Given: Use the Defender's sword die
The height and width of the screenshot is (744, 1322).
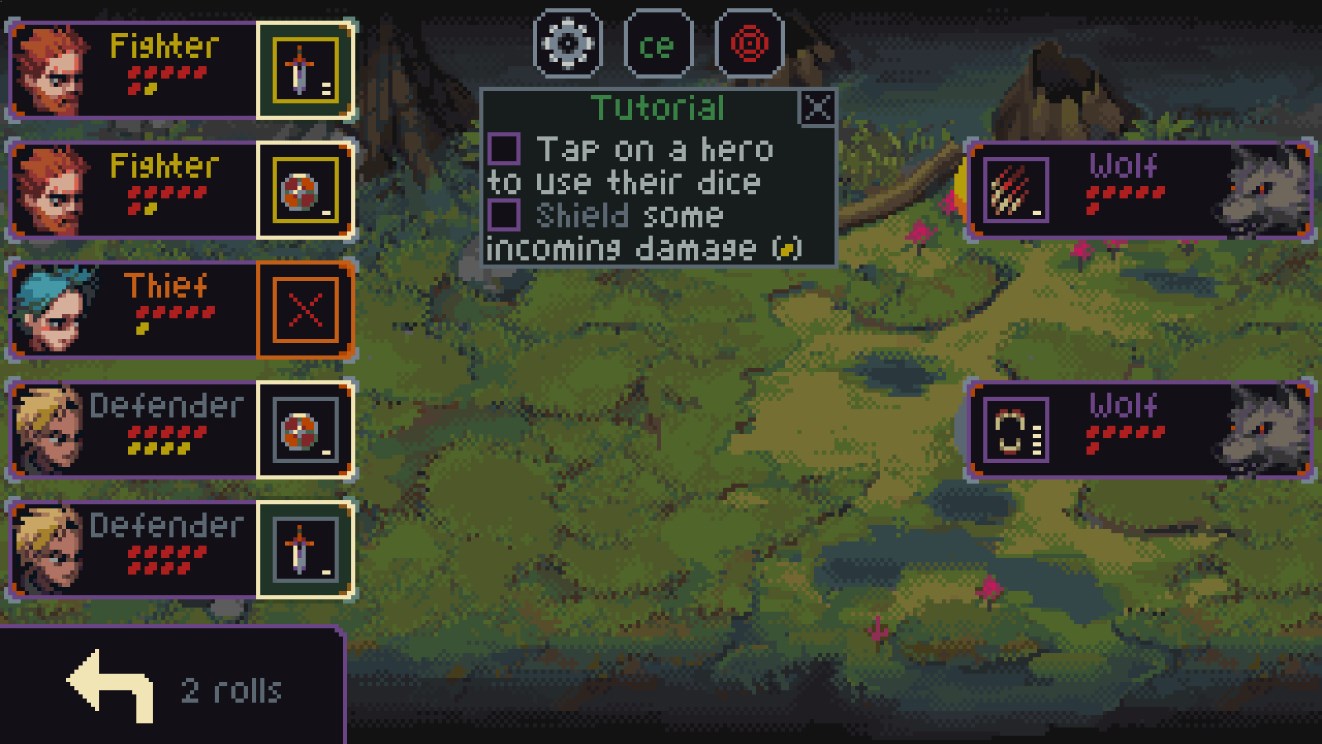Looking at the screenshot, I should [x=305, y=550].
